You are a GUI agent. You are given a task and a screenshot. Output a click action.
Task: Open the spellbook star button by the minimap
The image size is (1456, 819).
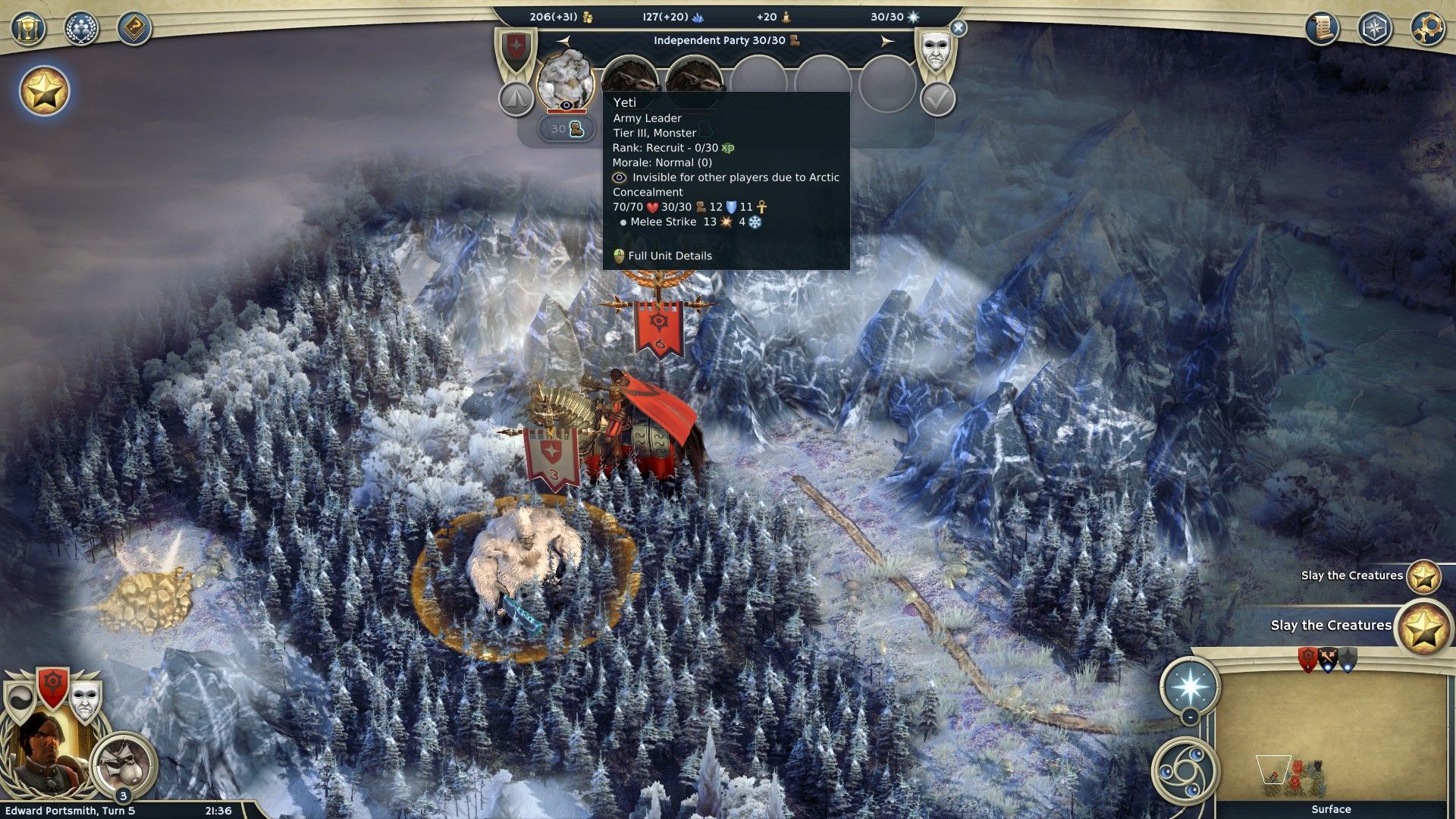click(1189, 687)
